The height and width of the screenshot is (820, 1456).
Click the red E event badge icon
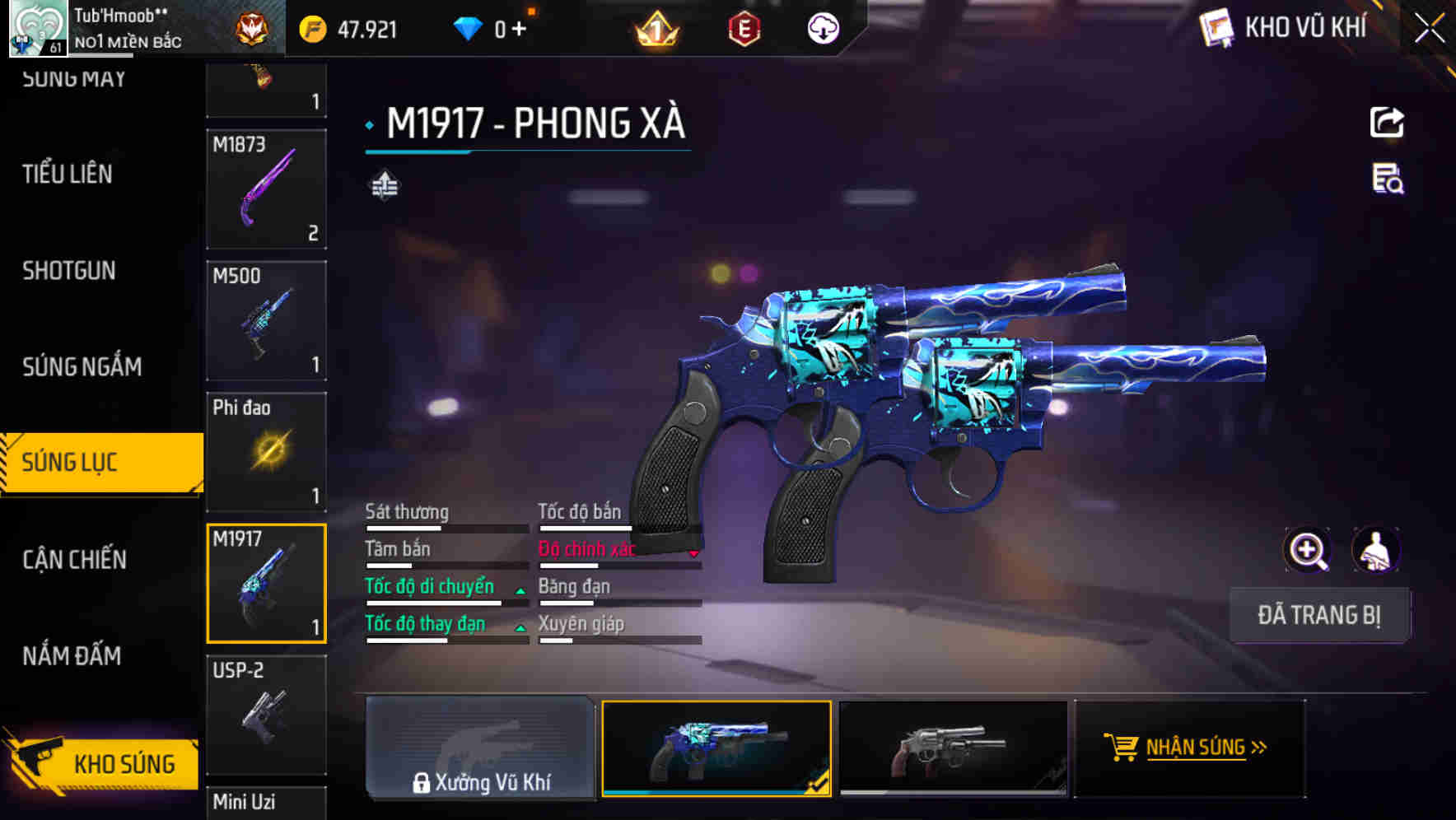point(744,29)
